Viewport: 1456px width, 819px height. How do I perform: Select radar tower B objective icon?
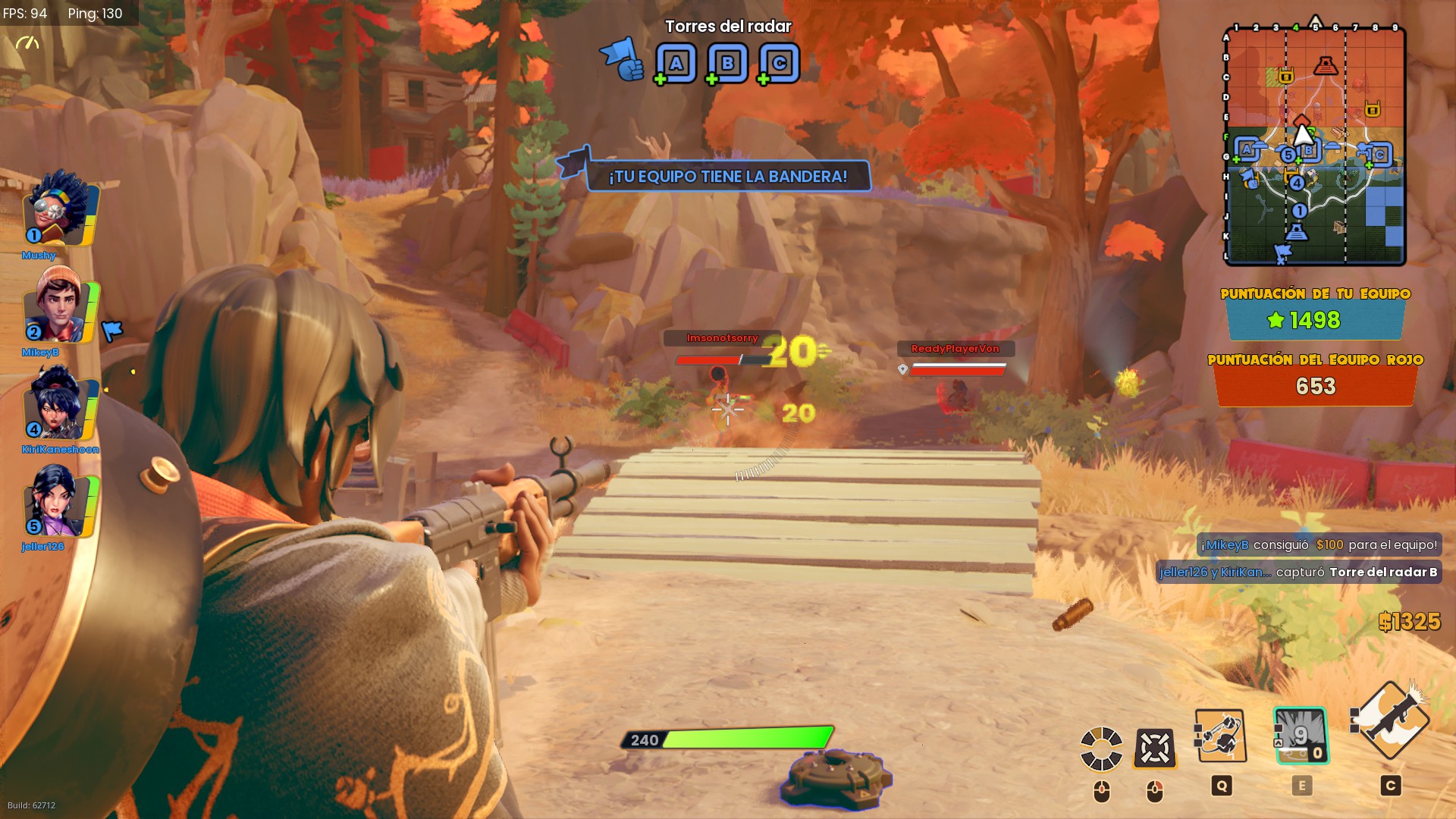727,64
